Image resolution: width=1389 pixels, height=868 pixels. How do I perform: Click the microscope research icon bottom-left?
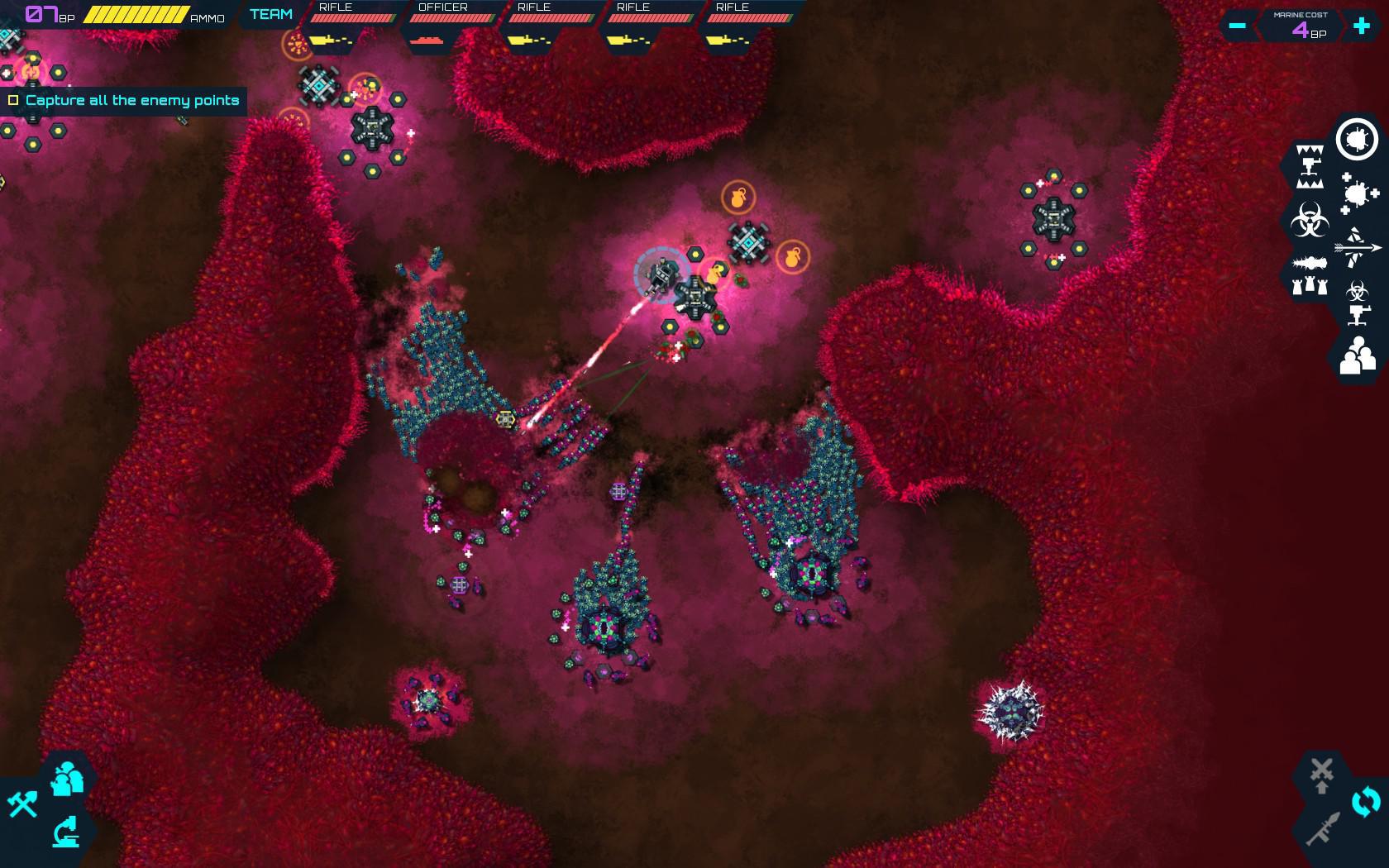[66, 832]
